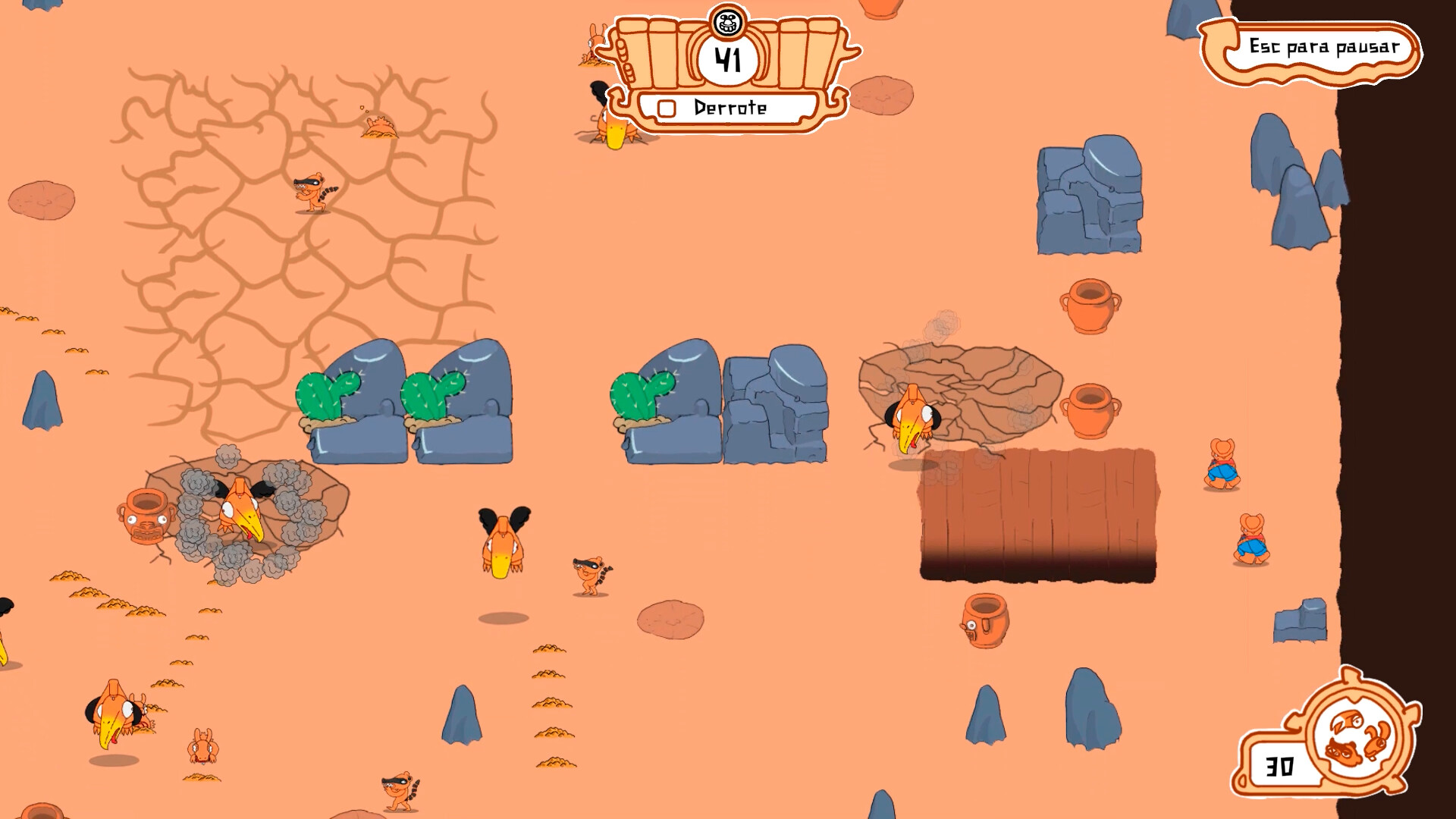Click the one-eyed pot below the wooden planks
The image size is (1456, 819).
986,622
